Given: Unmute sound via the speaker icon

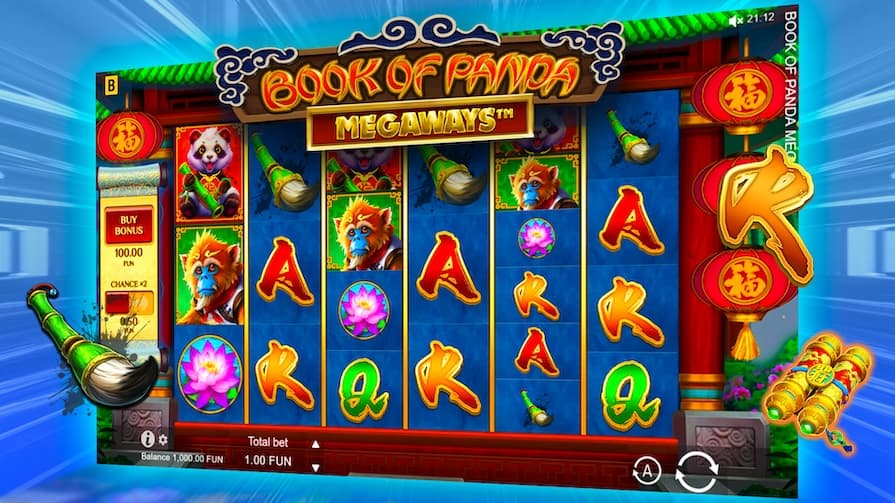Looking at the screenshot, I should tap(735, 20).
